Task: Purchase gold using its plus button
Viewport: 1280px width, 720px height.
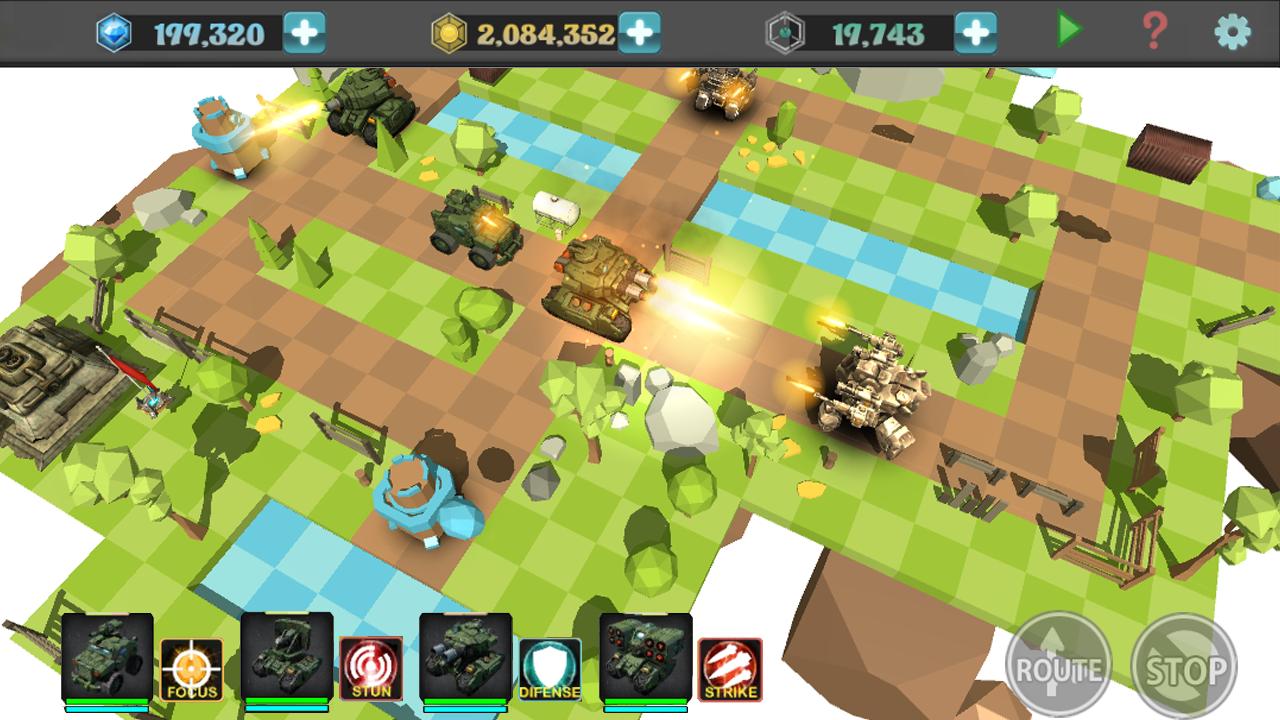Action: [x=640, y=31]
